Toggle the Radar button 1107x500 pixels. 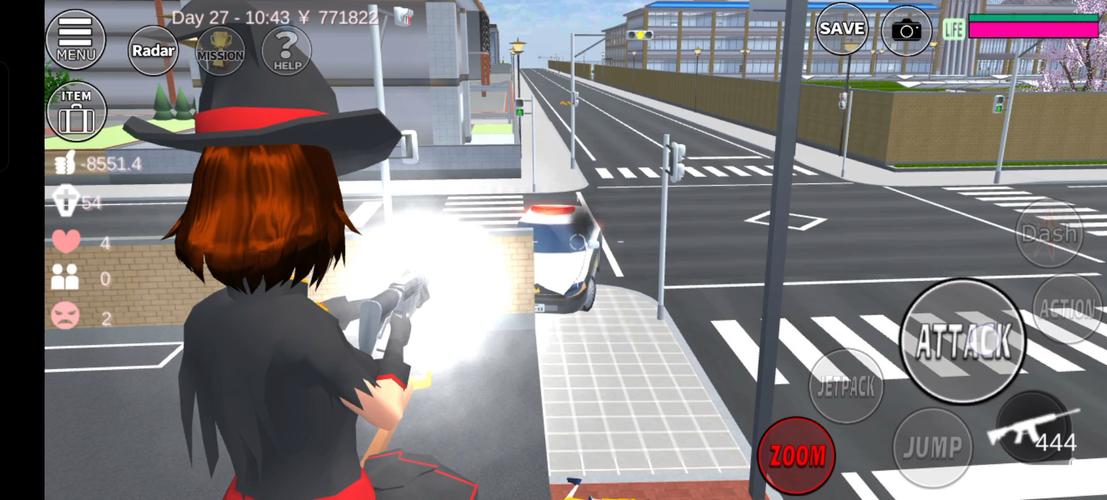[x=153, y=50]
